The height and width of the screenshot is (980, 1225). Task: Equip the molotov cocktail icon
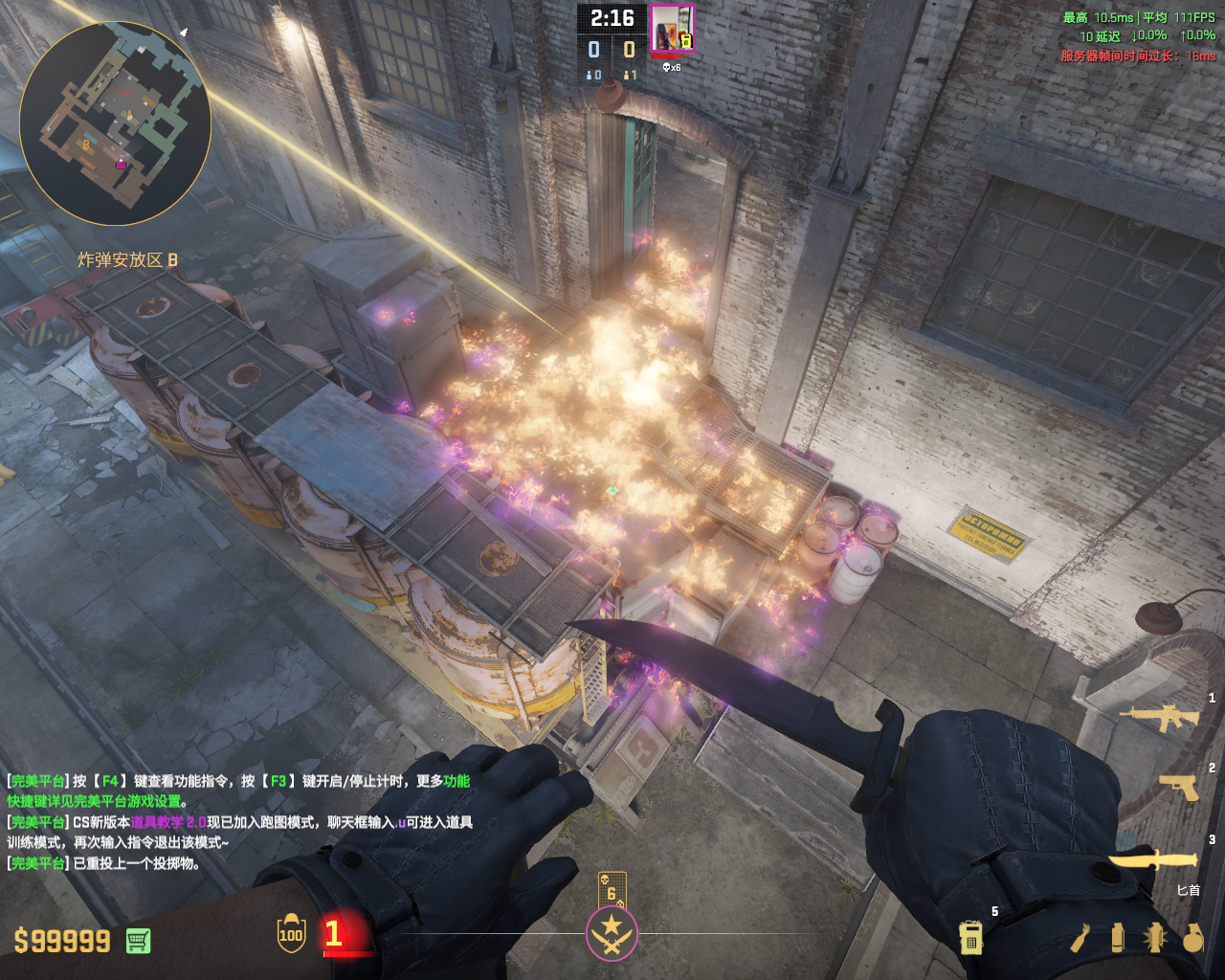[1080, 937]
